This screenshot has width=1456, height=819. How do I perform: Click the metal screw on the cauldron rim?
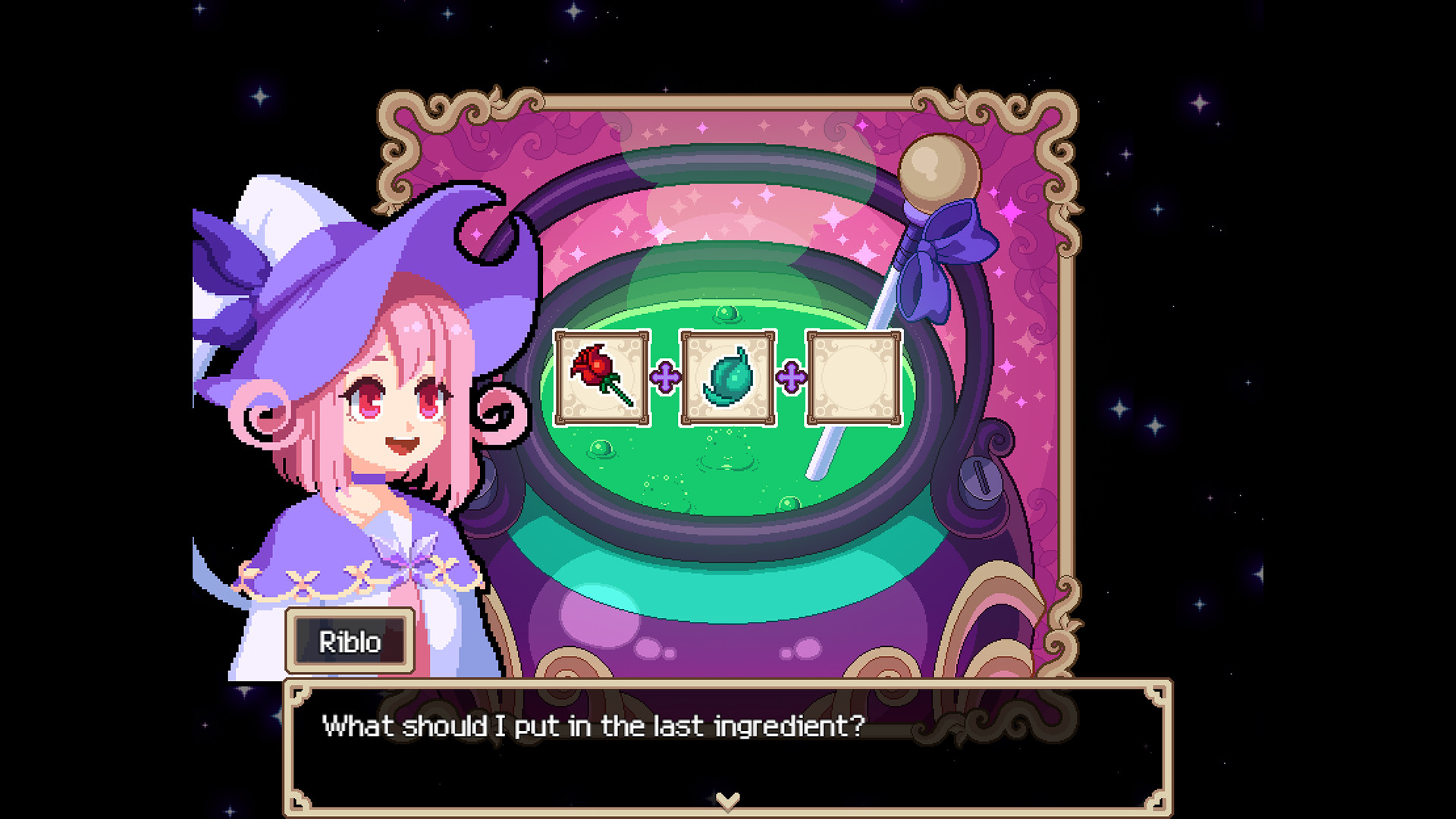click(981, 478)
